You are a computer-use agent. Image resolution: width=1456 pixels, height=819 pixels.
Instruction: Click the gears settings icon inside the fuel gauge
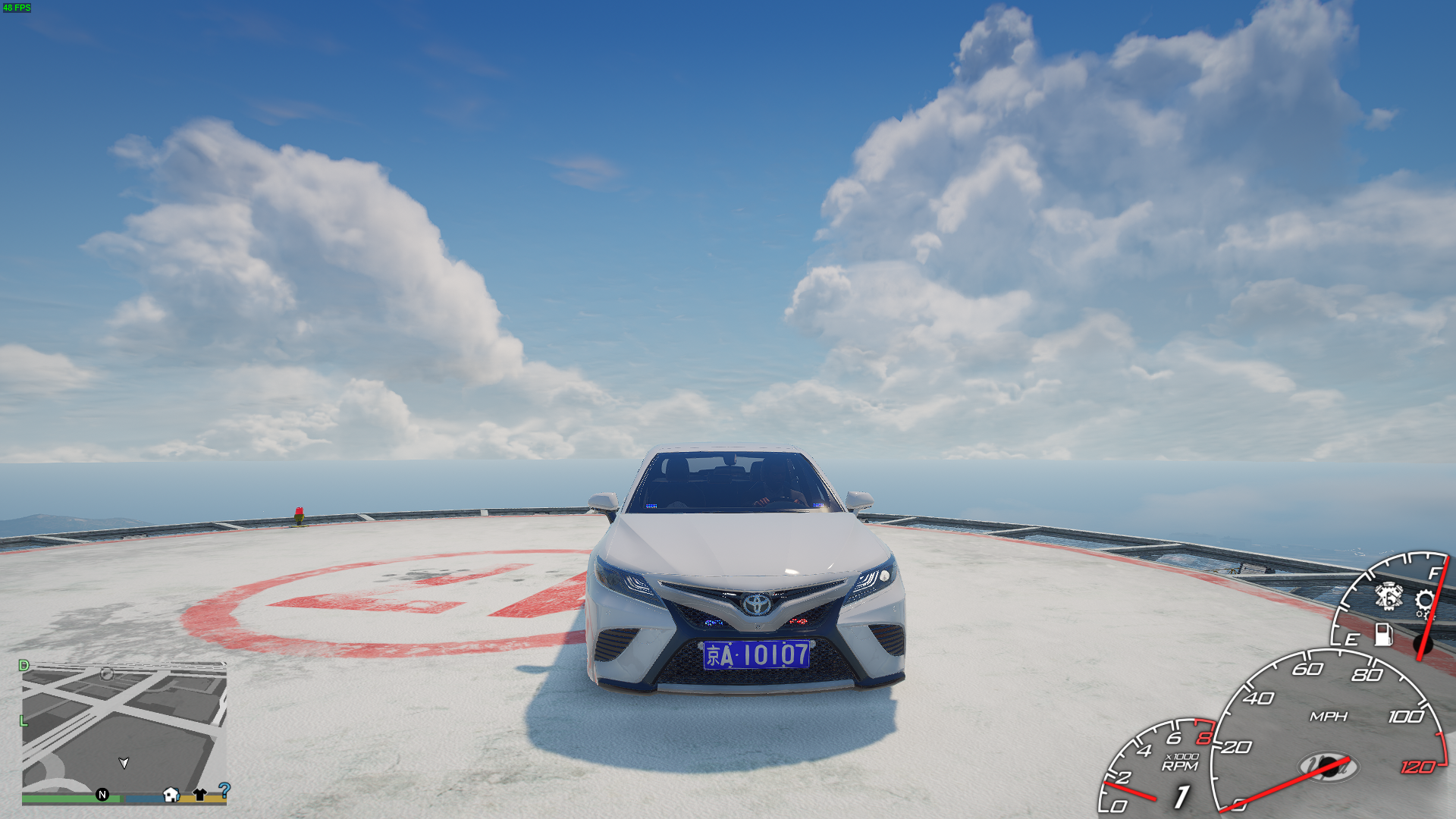[x=1425, y=604]
